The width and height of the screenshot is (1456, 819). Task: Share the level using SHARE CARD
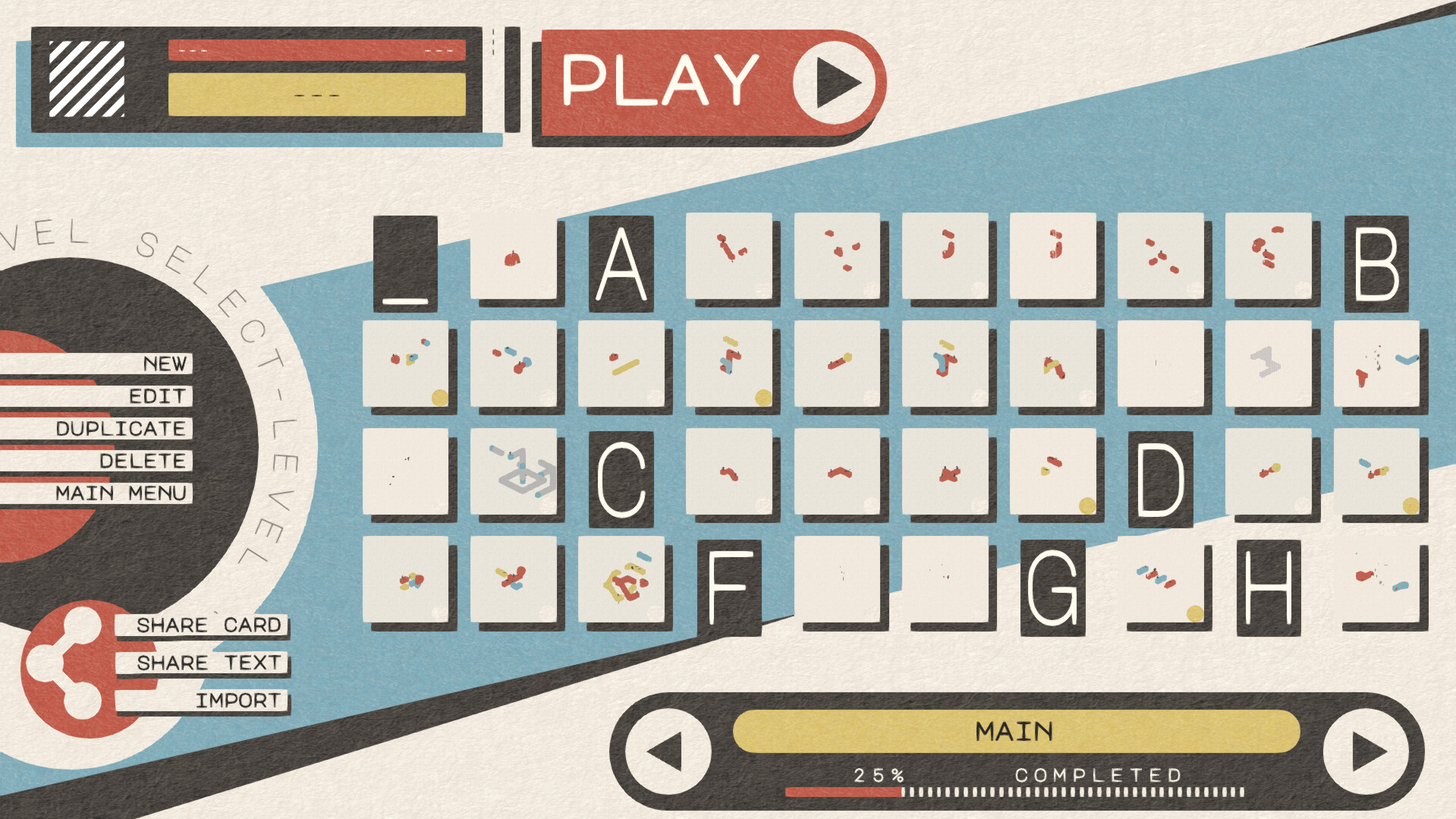pyautogui.click(x=211, y=625)
